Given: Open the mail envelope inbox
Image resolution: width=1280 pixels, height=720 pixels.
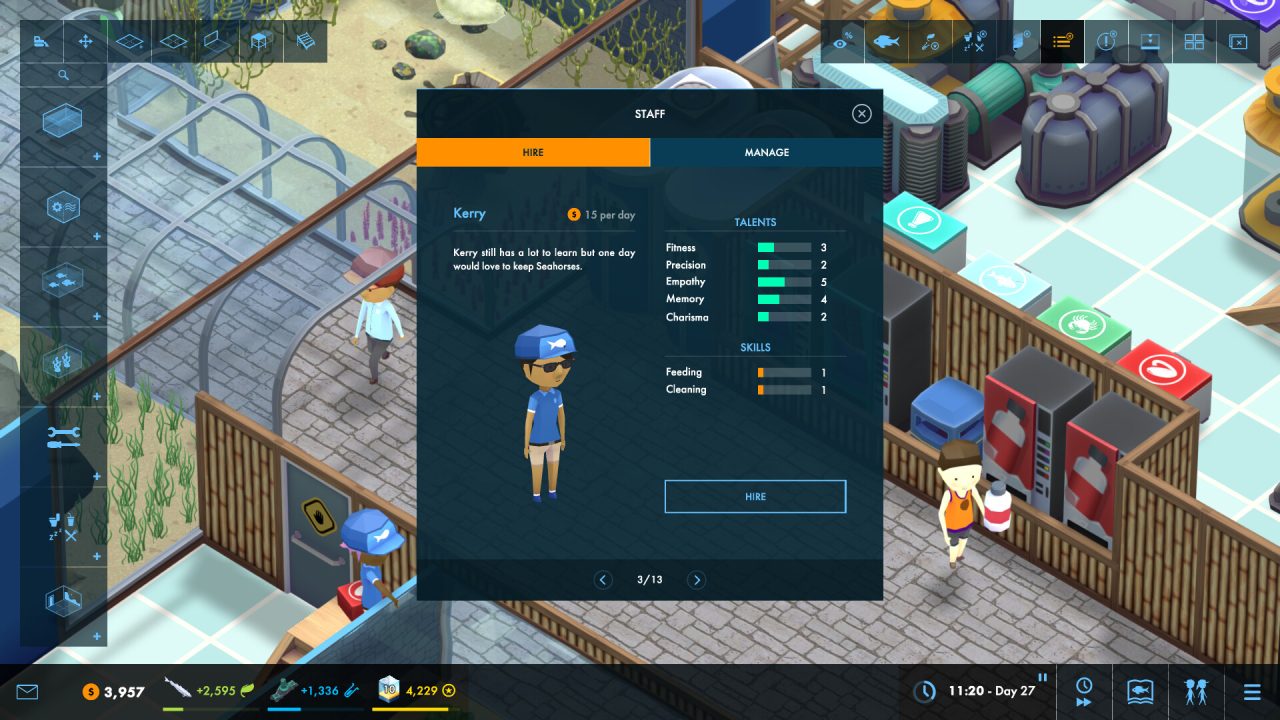Looking at the screenshot, I should (27, 691).
